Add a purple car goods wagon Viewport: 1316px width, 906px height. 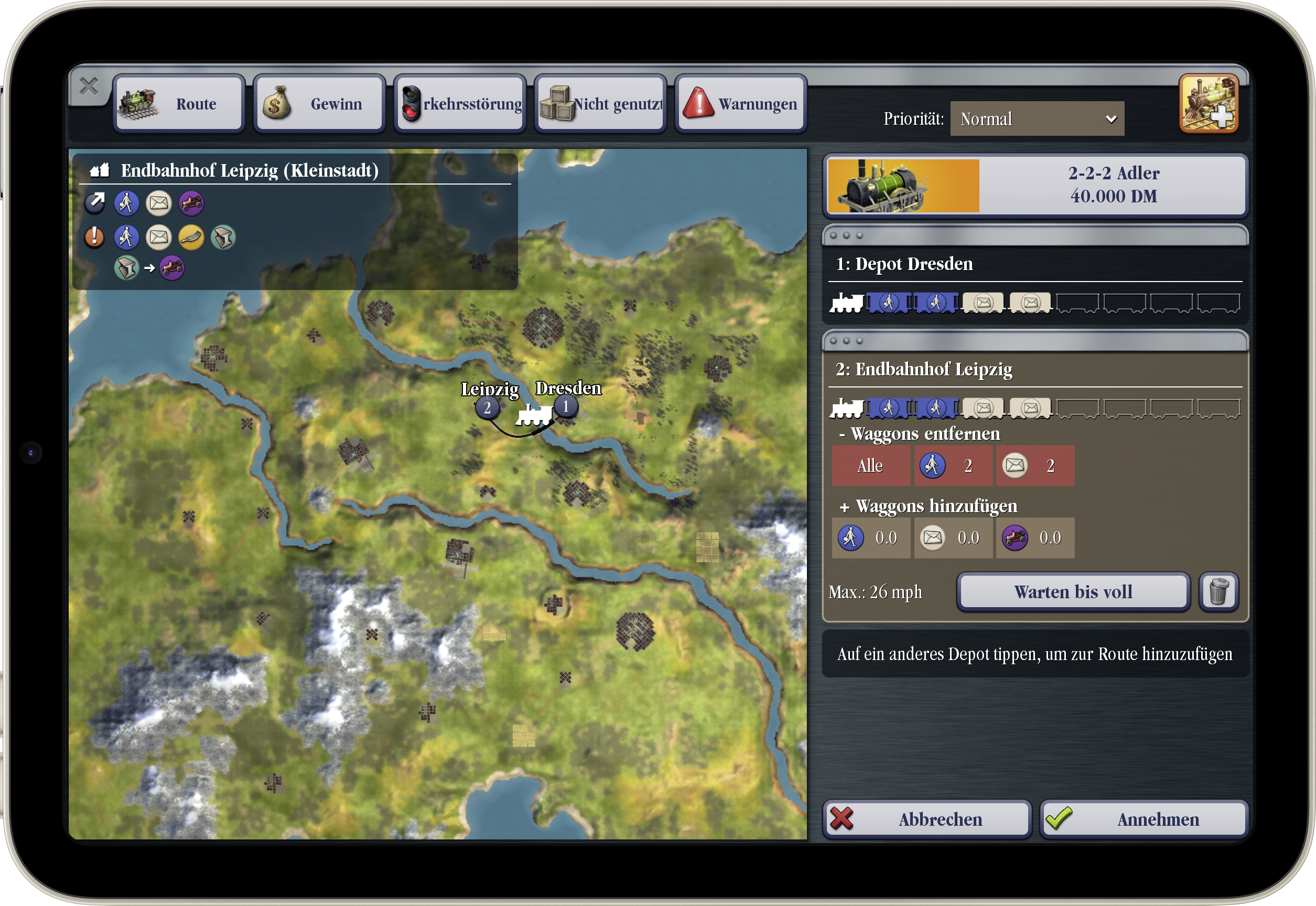1034,537
